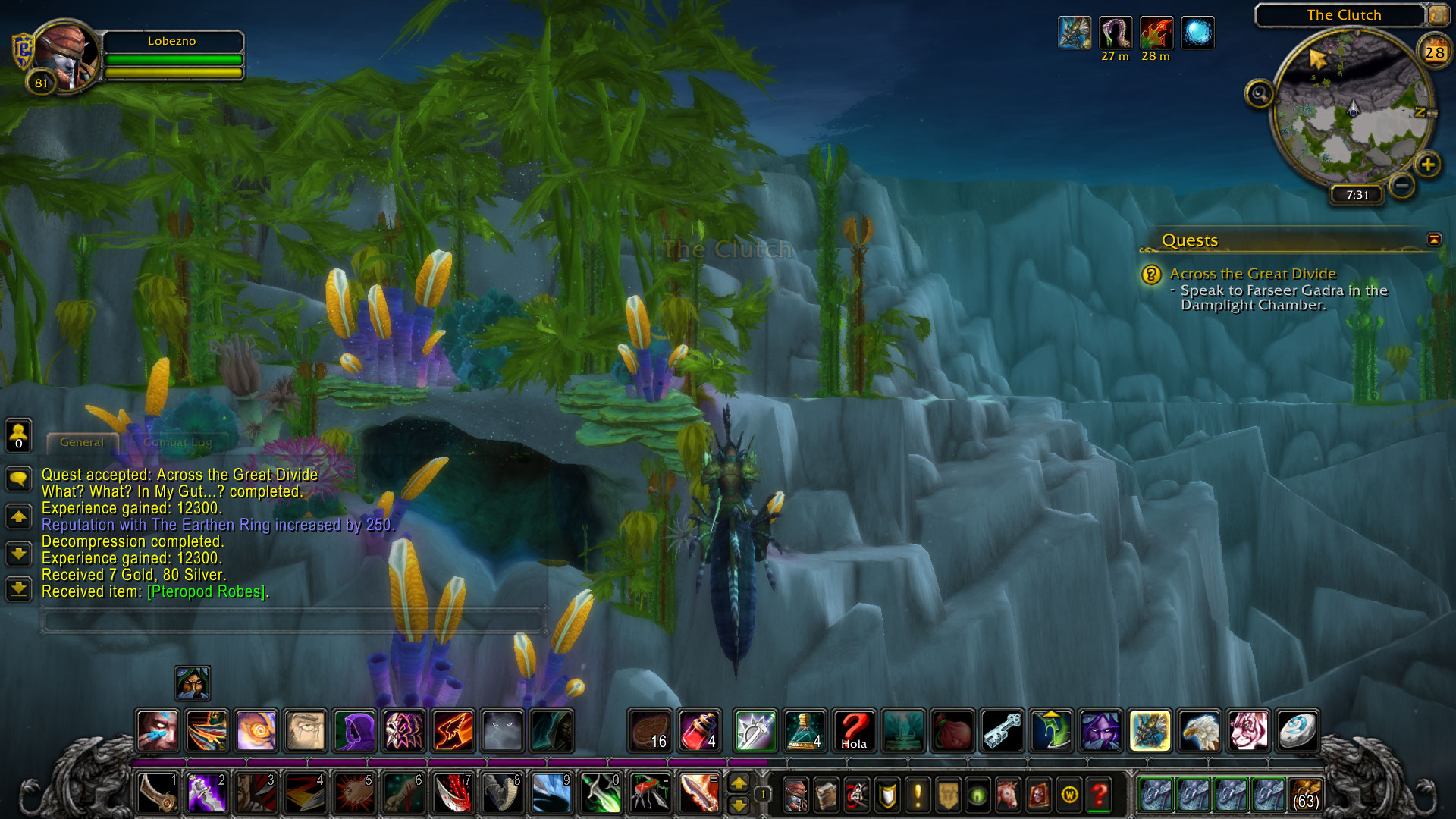The image size is (1456, 819).
Task: Switch to the Combat Log tab
Action: (177, 442)
